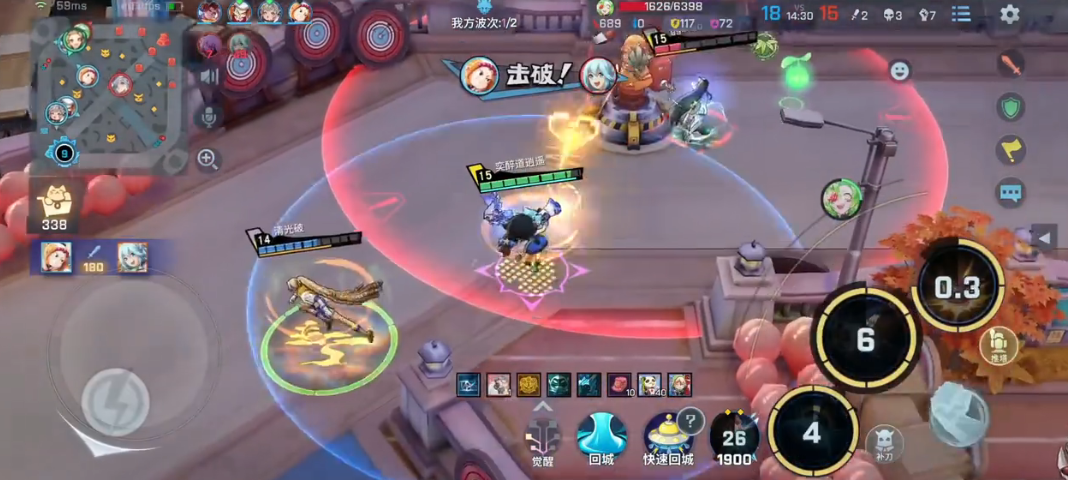Image resolution: width=1068 pixels, height=480 pixels.
Task: Use the 回城 recall button
Action: [x=601, y=436]
